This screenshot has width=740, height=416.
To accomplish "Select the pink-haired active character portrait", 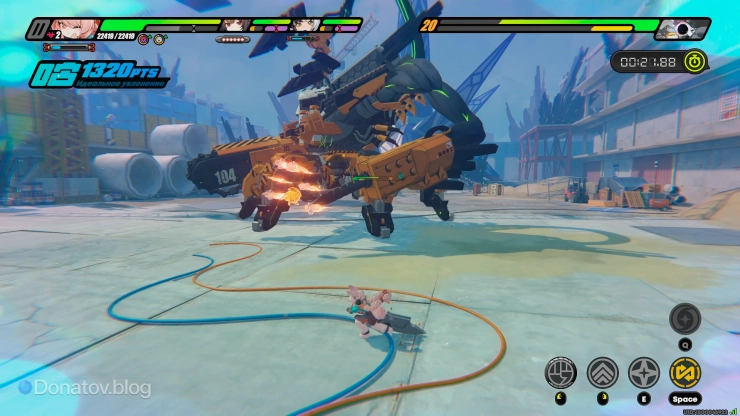I will tap(72, 28).
